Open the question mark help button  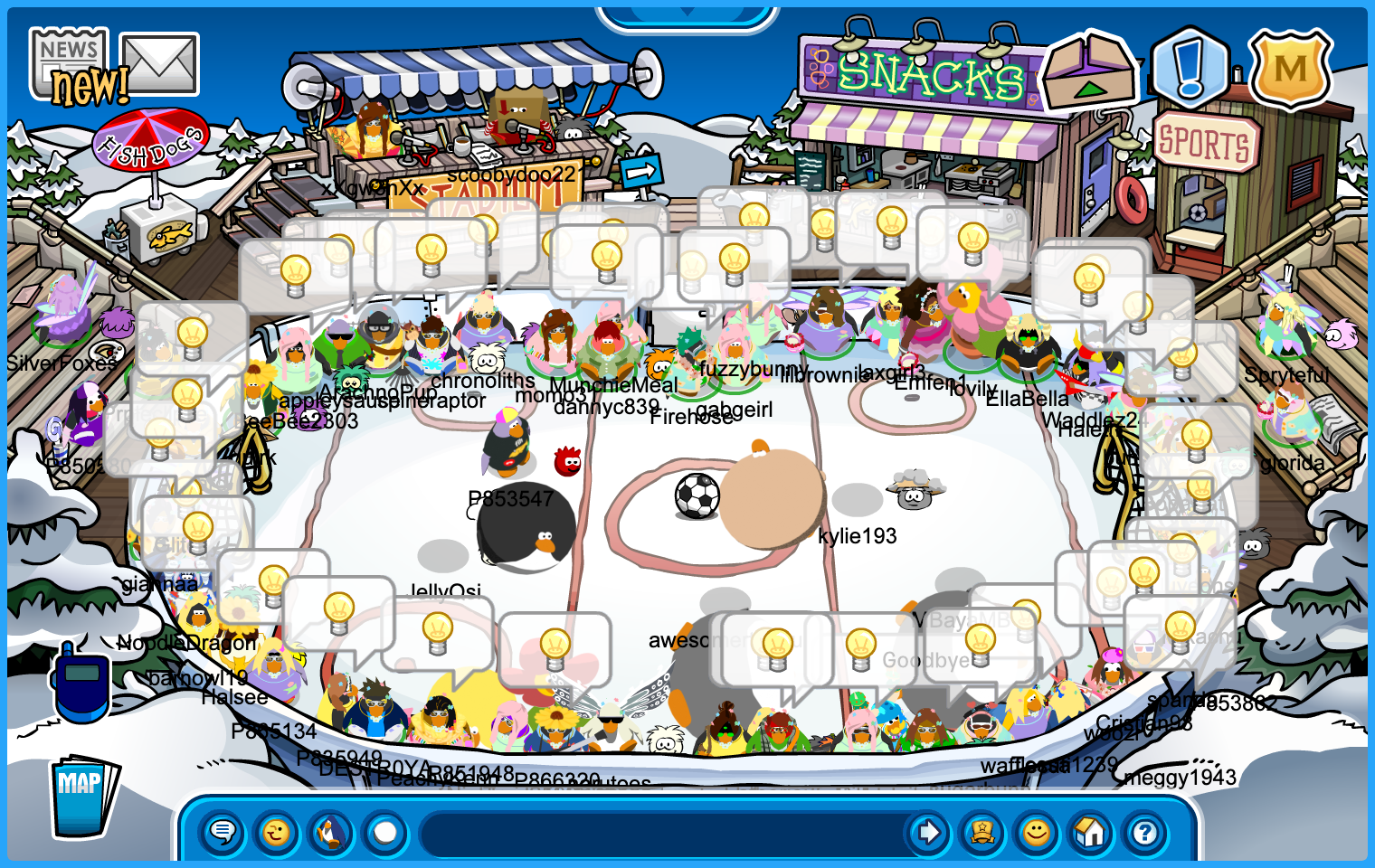point(1145,832)
